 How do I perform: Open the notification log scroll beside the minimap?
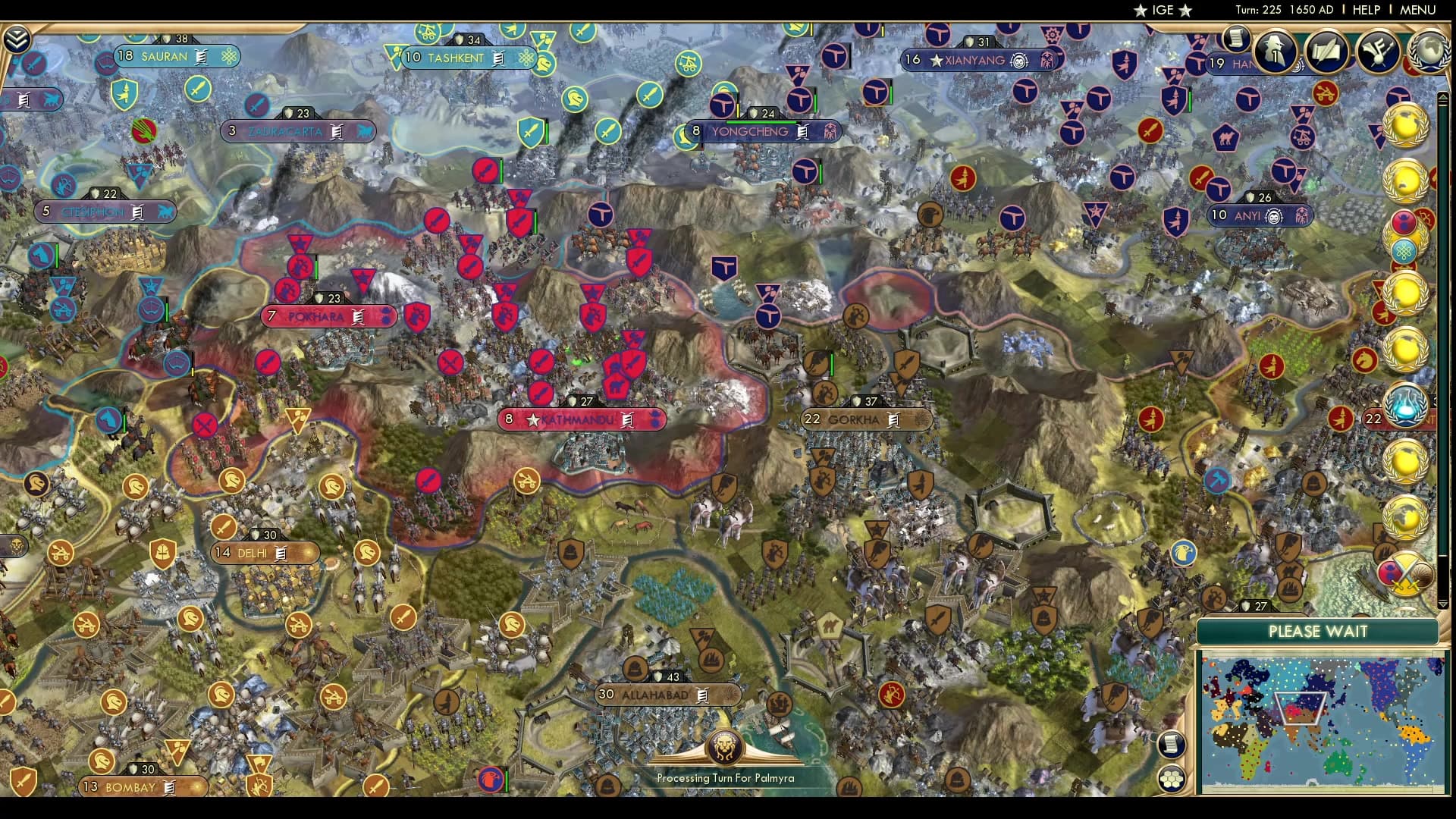1170,745
